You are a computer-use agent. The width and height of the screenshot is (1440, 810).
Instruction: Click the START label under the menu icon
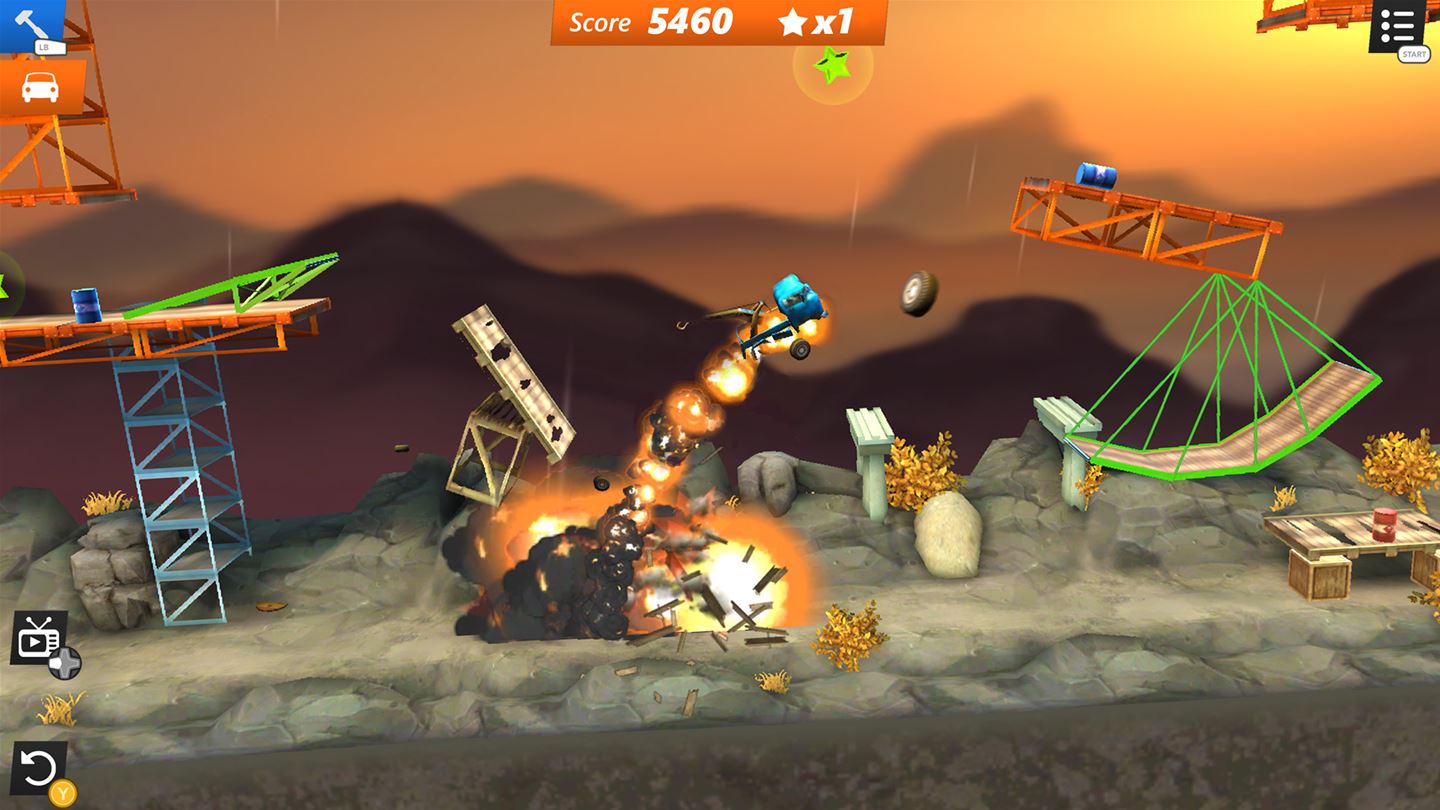point(1415,52)
